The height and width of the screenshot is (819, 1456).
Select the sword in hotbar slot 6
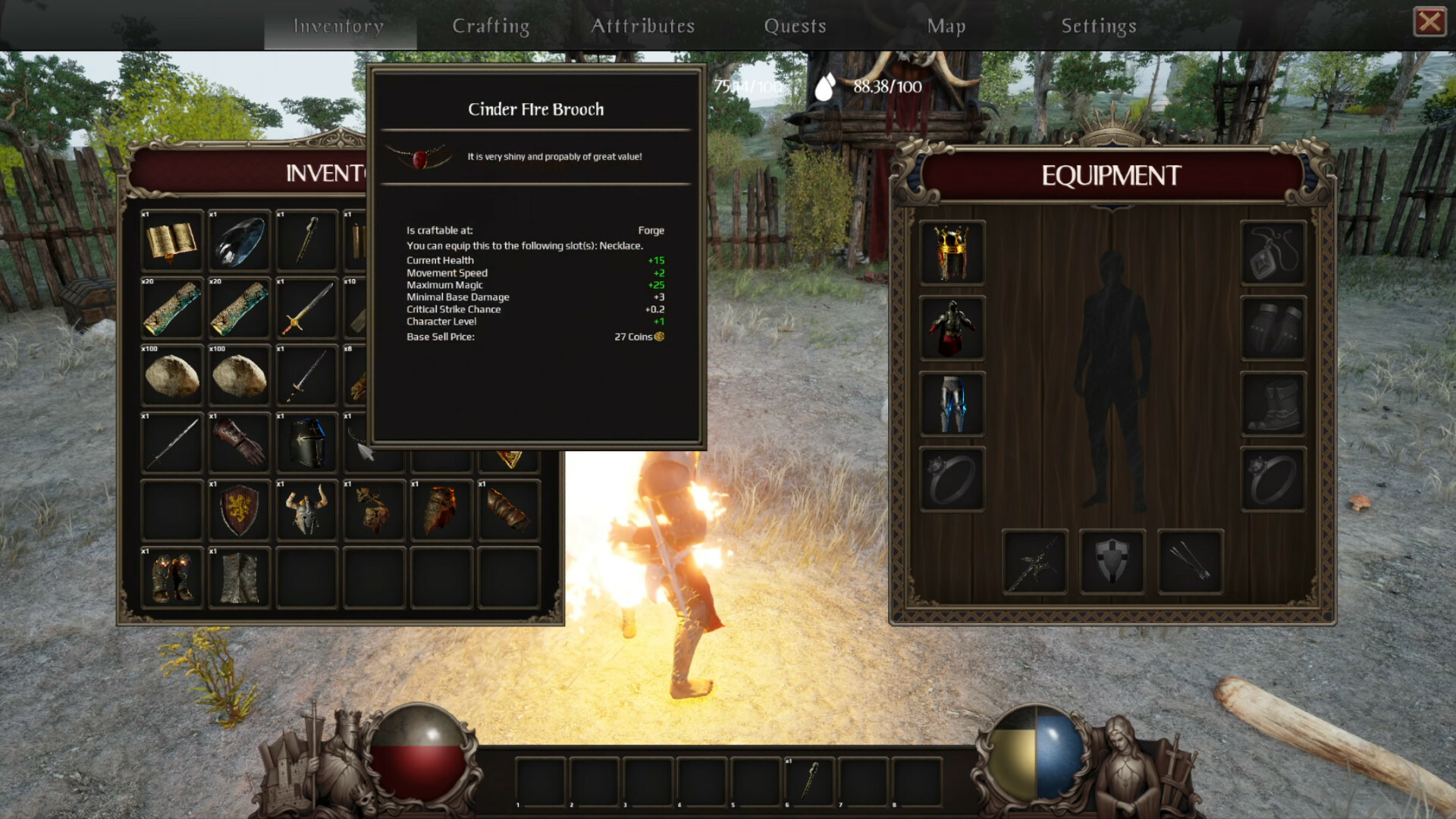tap(810, 779)
